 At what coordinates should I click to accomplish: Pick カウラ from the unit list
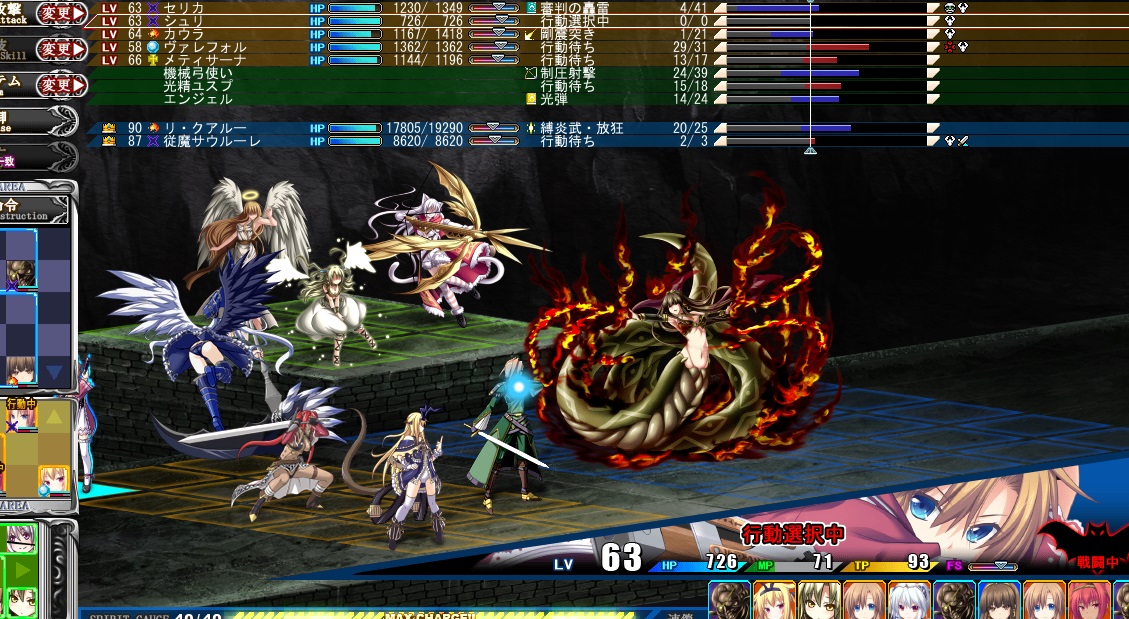point(185,34)
